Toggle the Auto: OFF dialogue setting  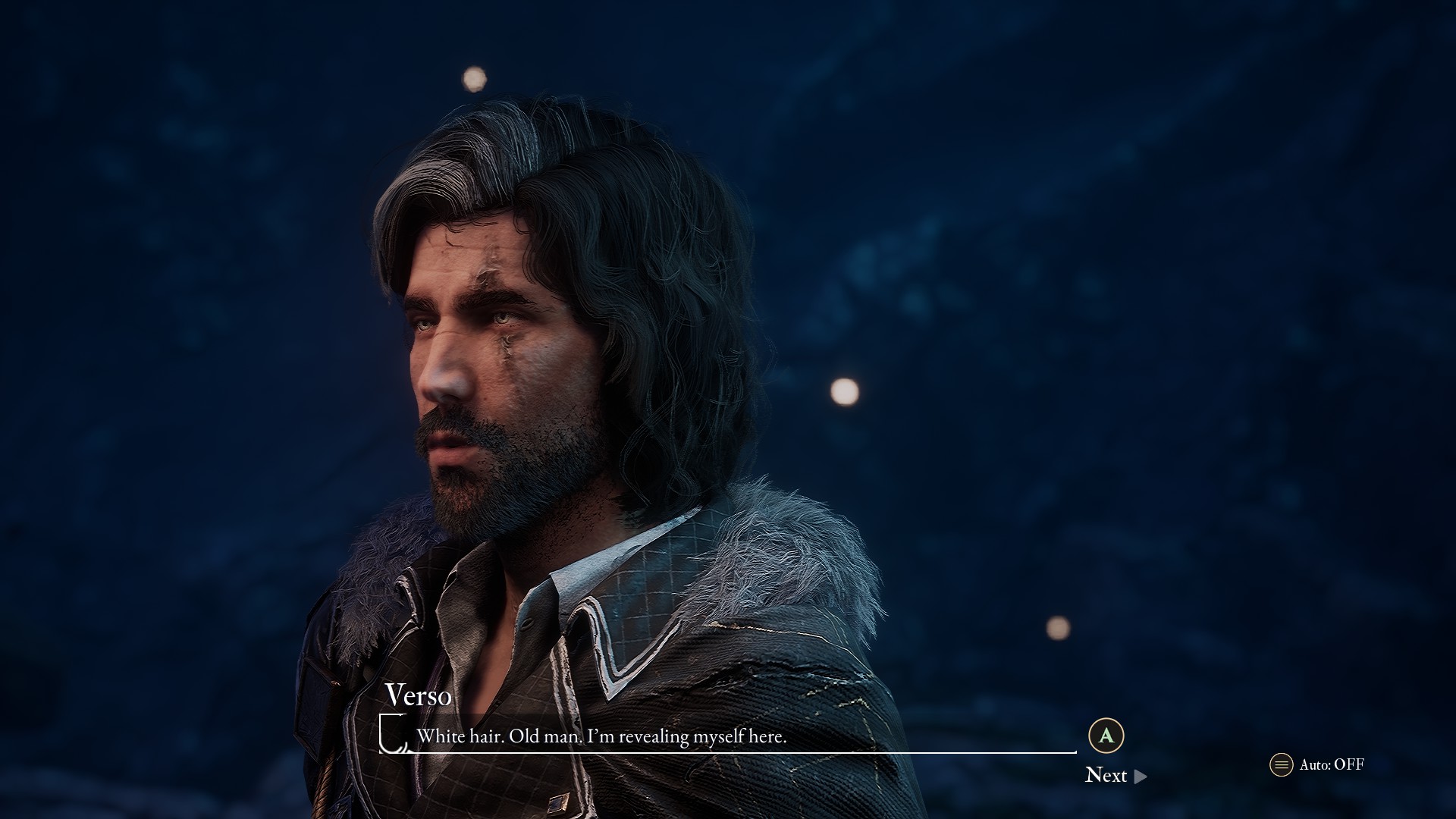1317,764
